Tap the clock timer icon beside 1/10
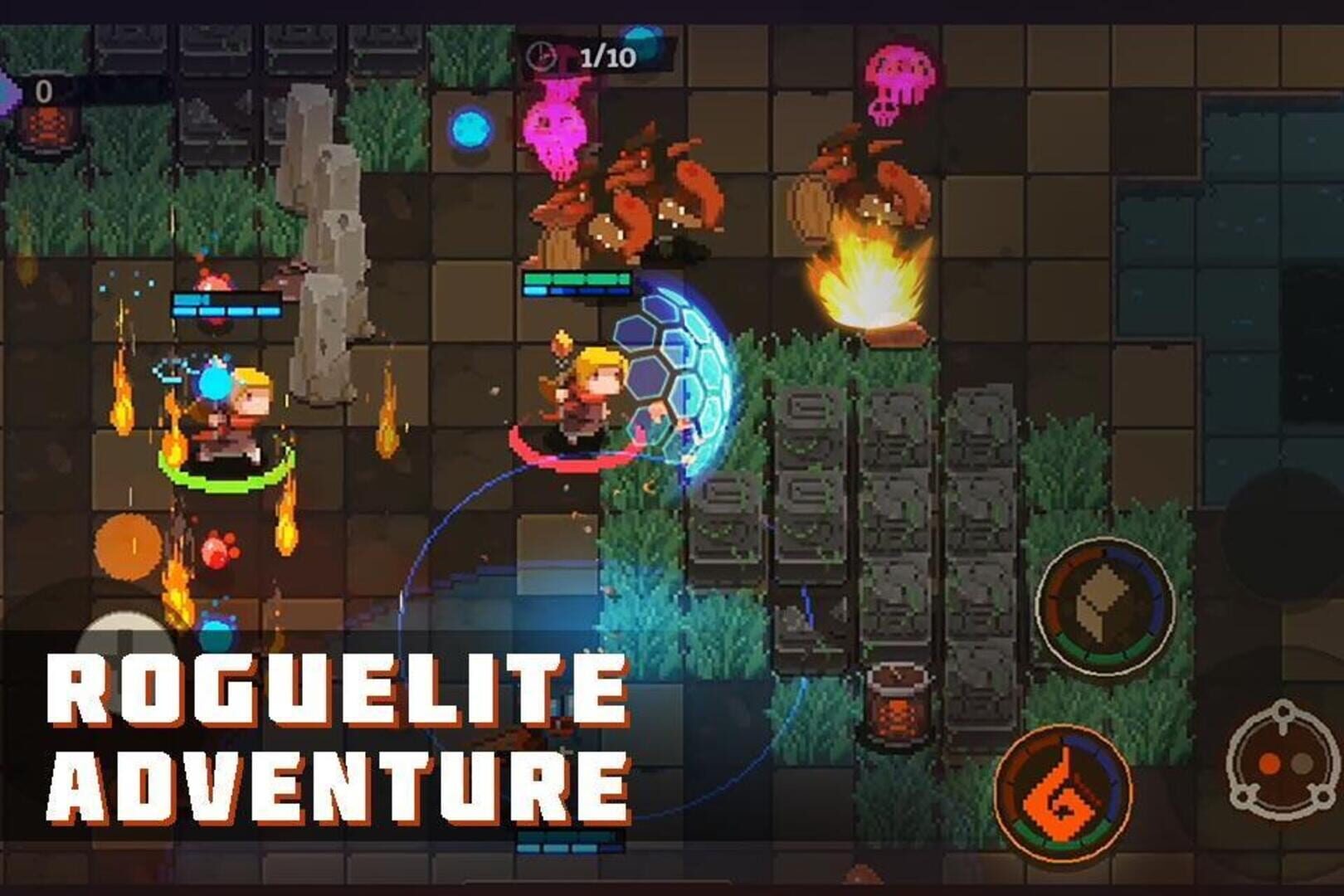1344x896 pixels. pyautogui.click(x=540, y=56)
